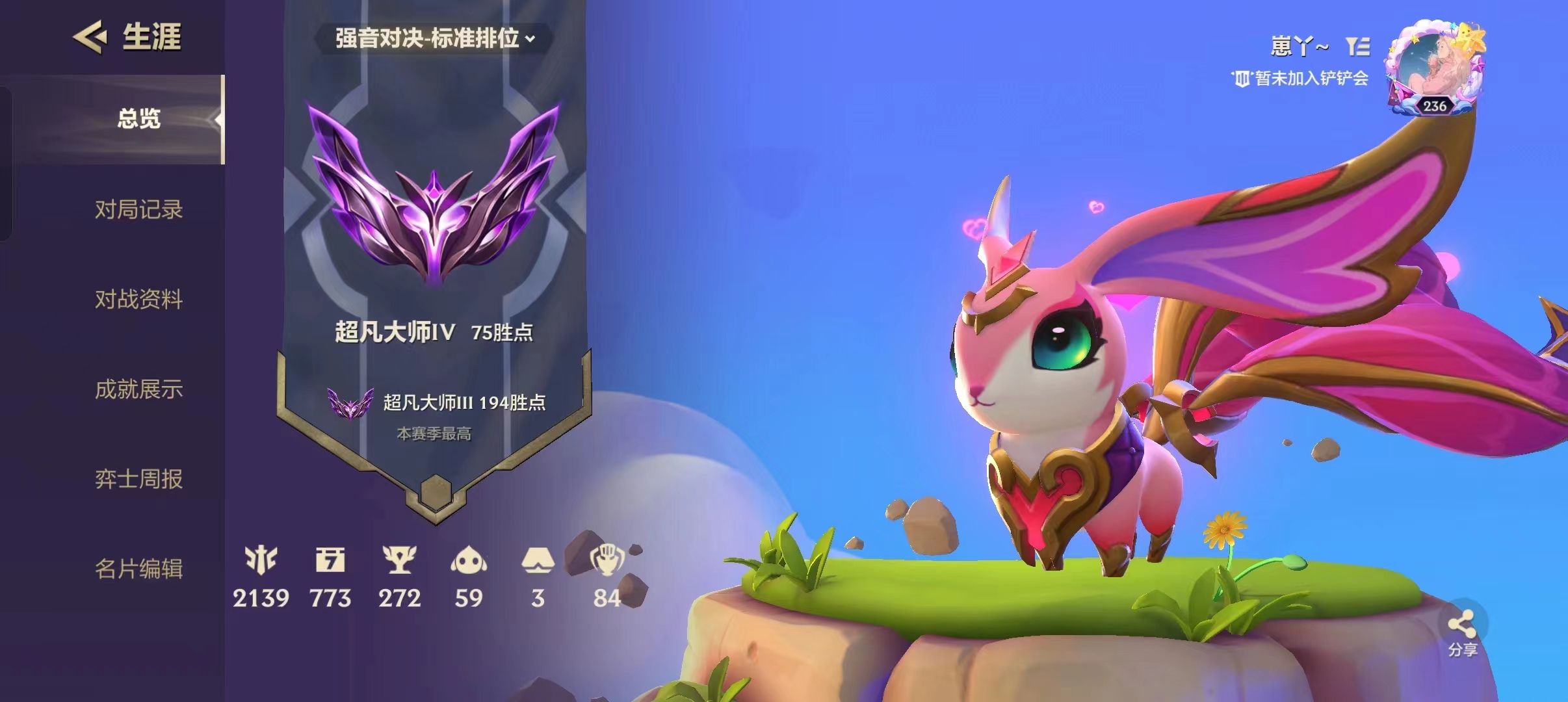Open the 弈士周报 weekly report

(x=138, y=480)
